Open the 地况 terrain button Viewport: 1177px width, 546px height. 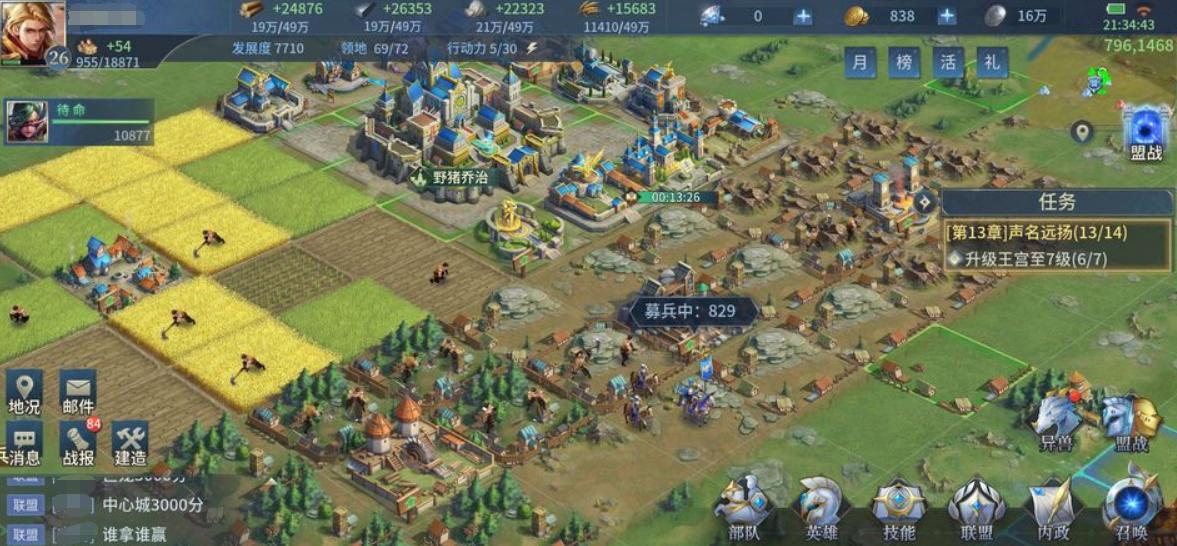(x=24, y=393)
